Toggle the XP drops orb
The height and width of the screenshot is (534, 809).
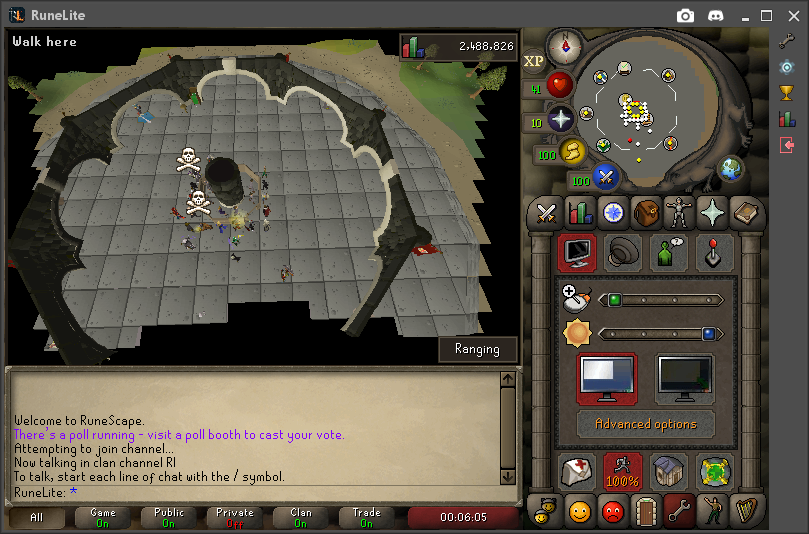coord(535,61)
